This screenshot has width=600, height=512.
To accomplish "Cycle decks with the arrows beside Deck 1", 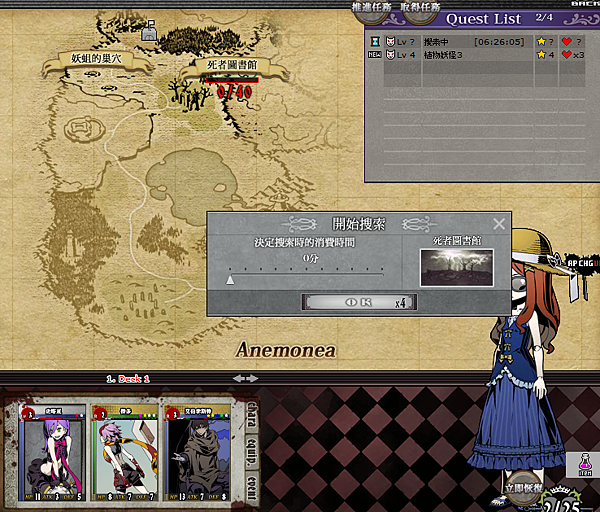I will [244, 378].
